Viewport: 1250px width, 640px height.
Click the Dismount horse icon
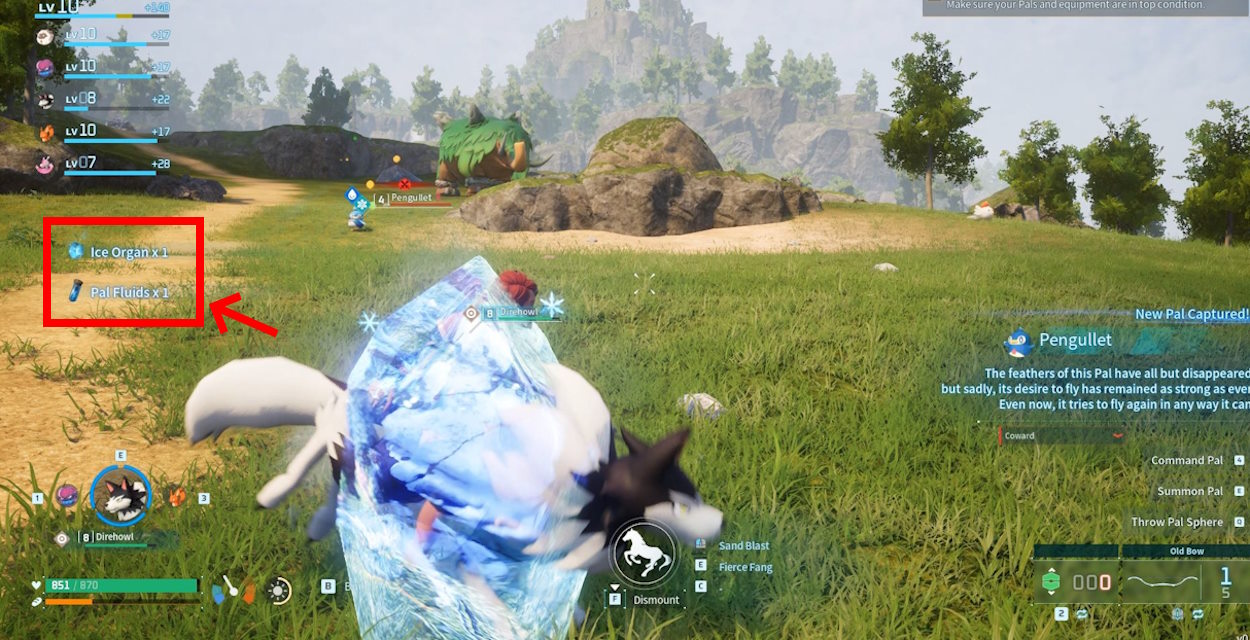[641, 551]
